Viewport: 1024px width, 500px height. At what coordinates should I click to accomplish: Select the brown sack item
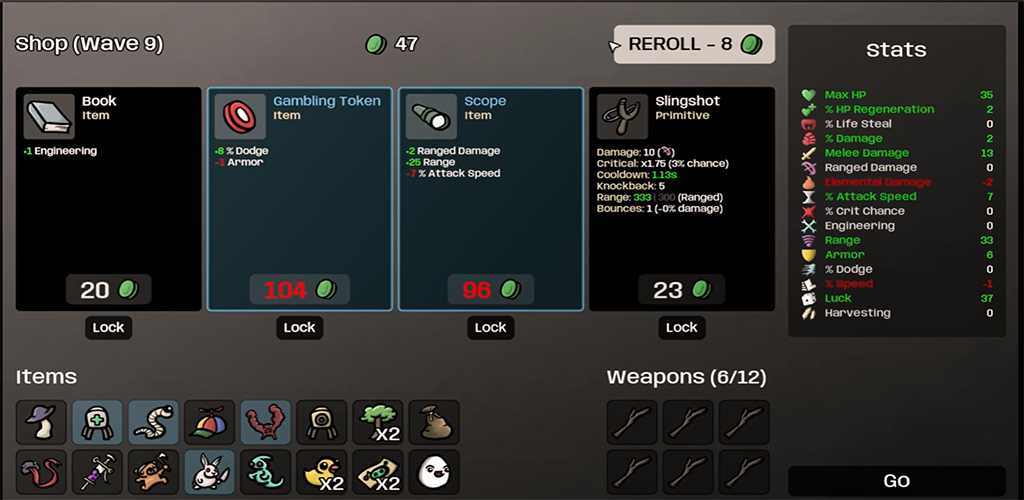(434, 422)
